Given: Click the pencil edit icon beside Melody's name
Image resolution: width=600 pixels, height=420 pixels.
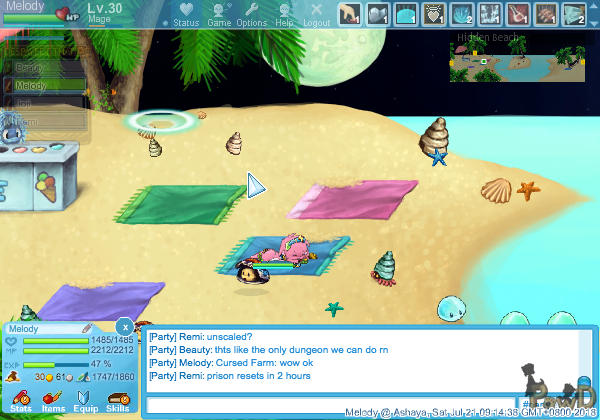Looking at the screenshot, I should tap(87, 328).
